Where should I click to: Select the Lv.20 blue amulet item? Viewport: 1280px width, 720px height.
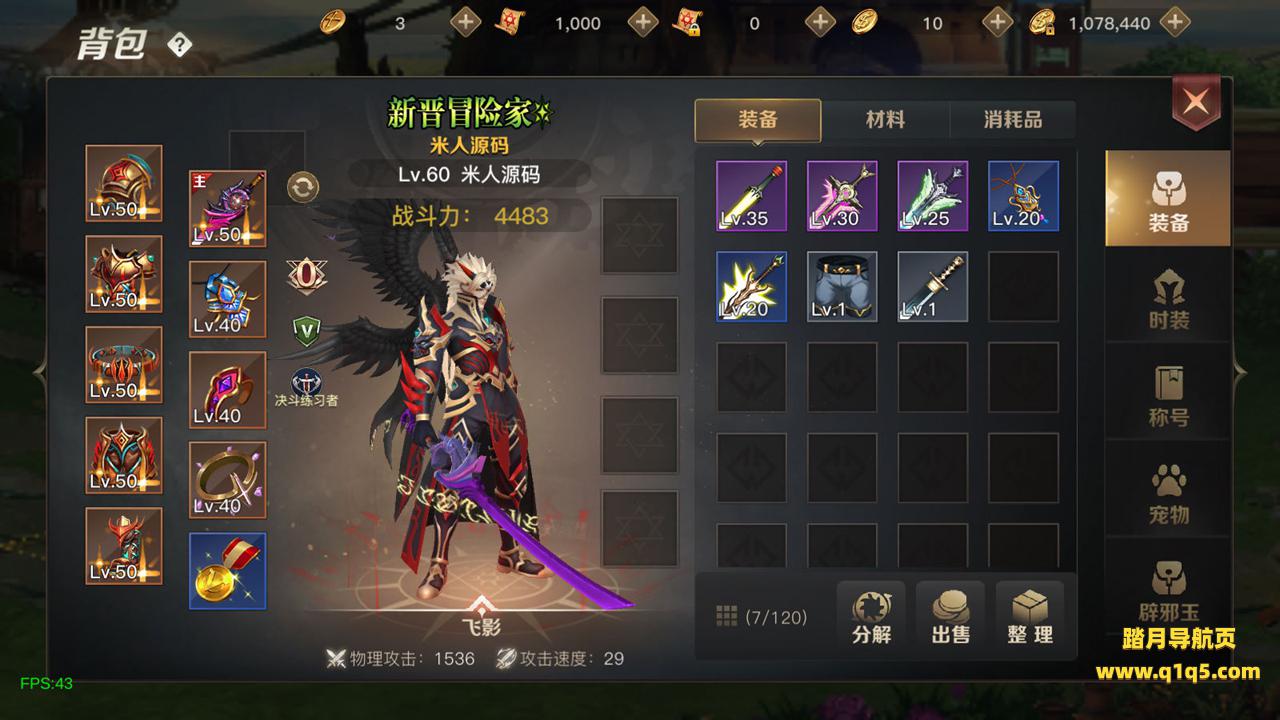(1023, 196)
